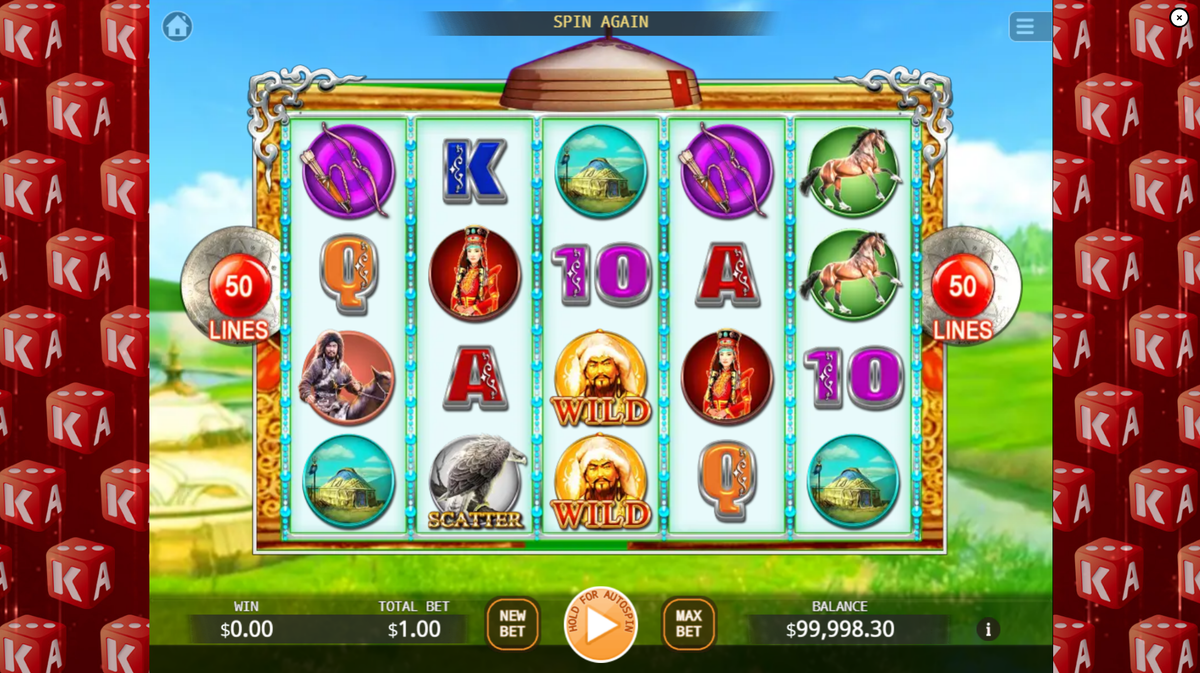Go to the home screen
This screenshot has width=1200, height=673.
point(177,26)
